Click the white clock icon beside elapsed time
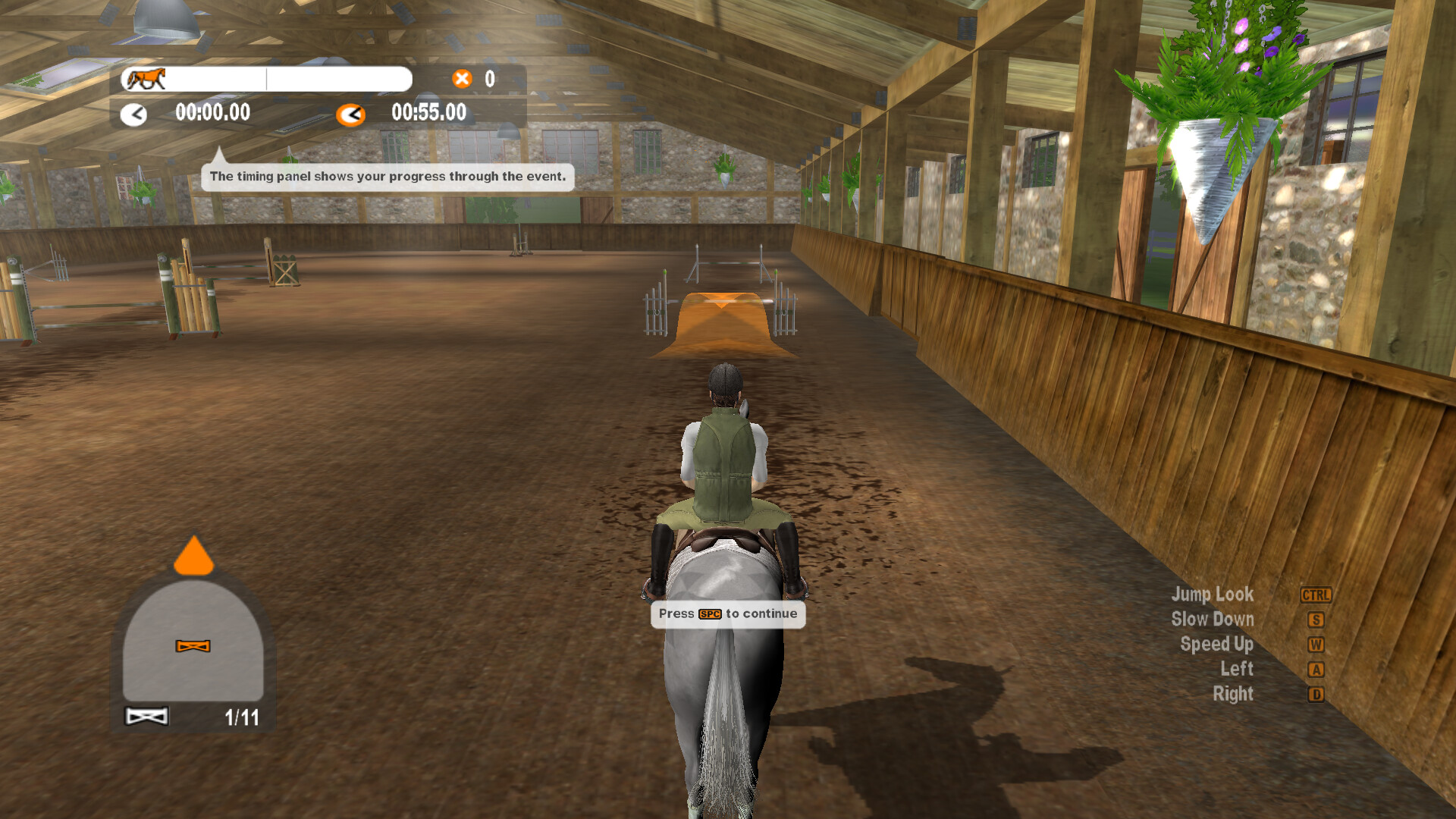This screenshot has height=819, width=1456. pos(135,115)
